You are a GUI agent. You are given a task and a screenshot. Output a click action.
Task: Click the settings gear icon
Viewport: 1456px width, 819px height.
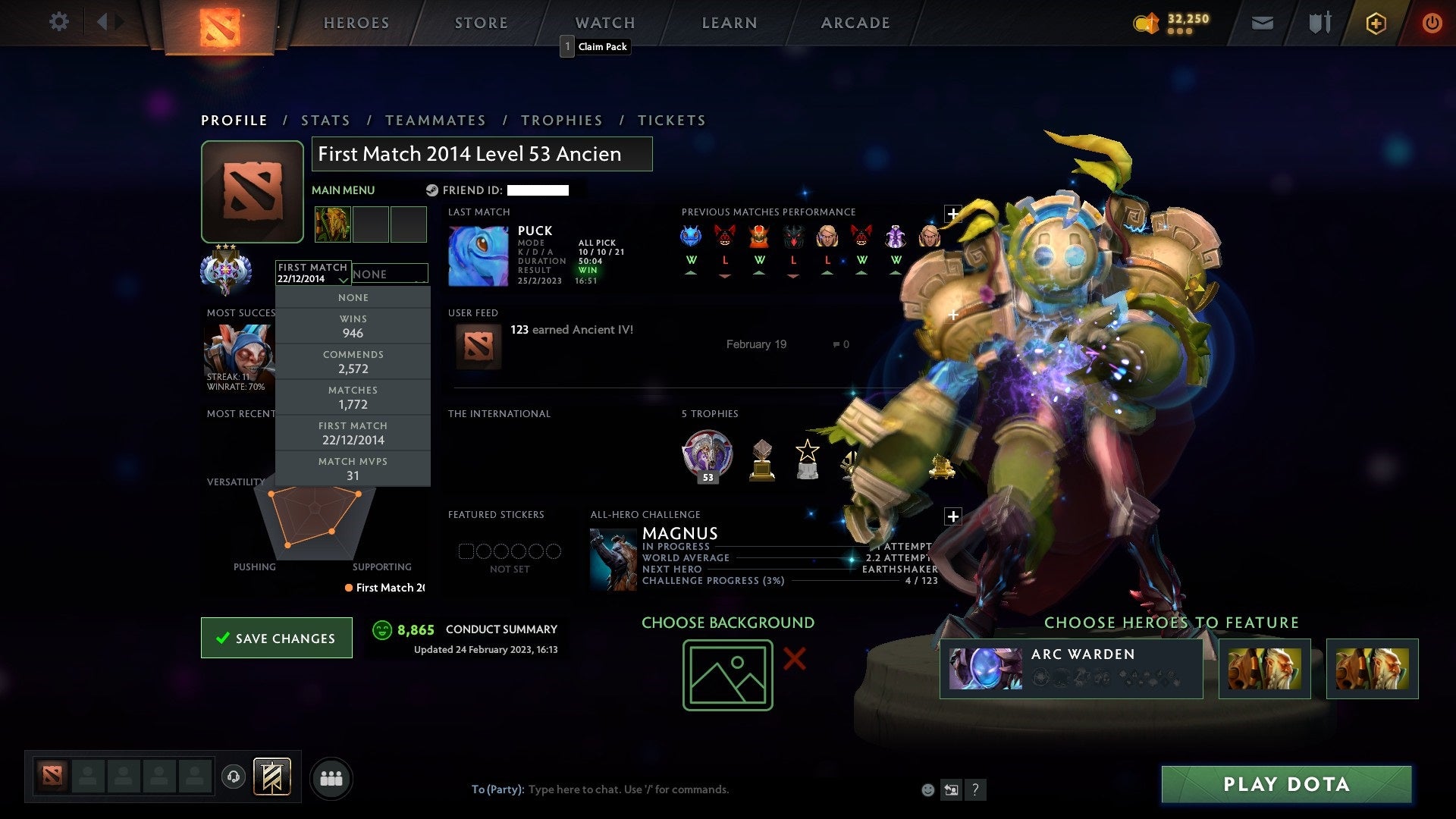pos(58,22)
